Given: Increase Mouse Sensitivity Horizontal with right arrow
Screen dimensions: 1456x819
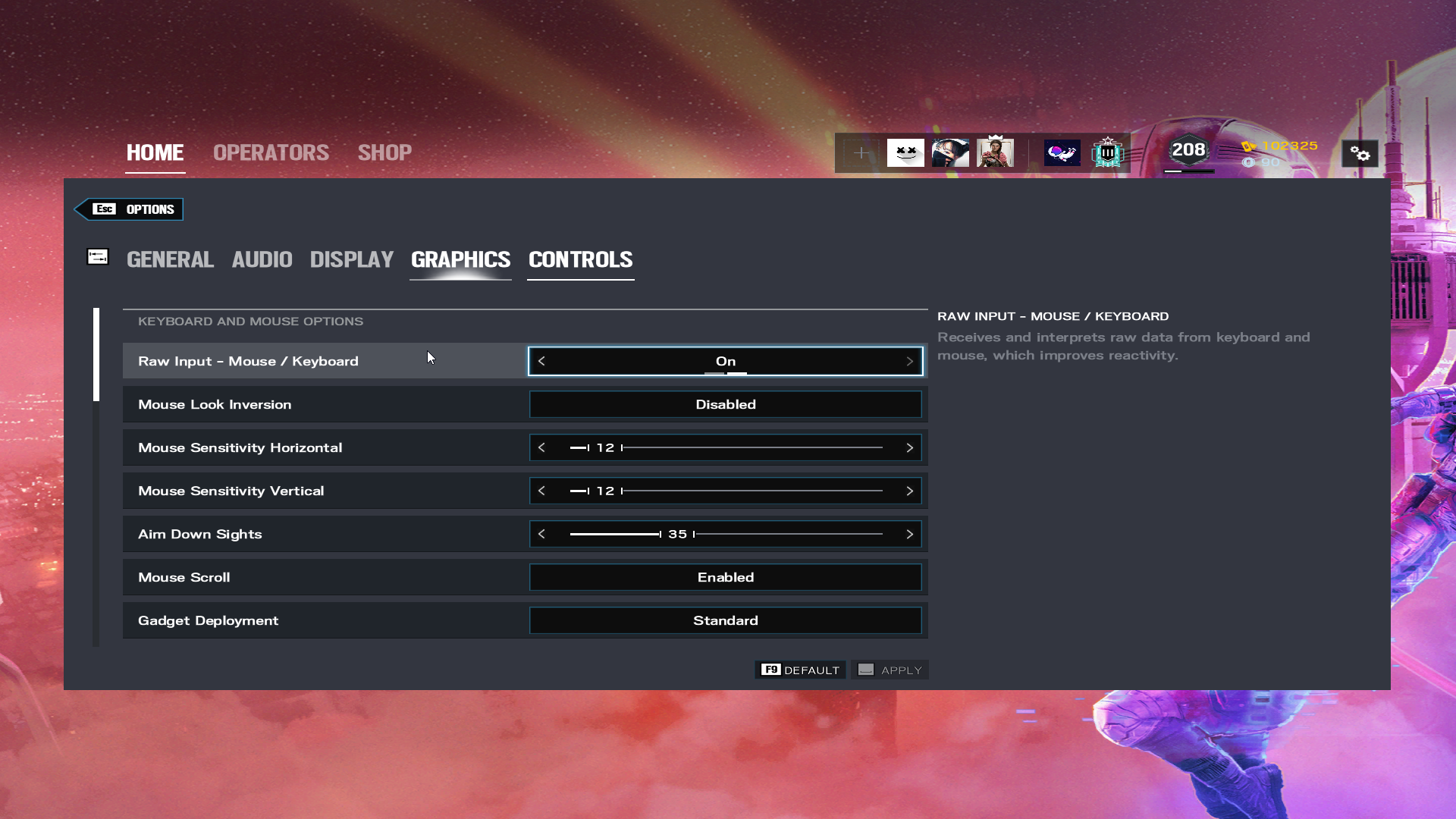Looking at the screenshot, I should [909, 448].
